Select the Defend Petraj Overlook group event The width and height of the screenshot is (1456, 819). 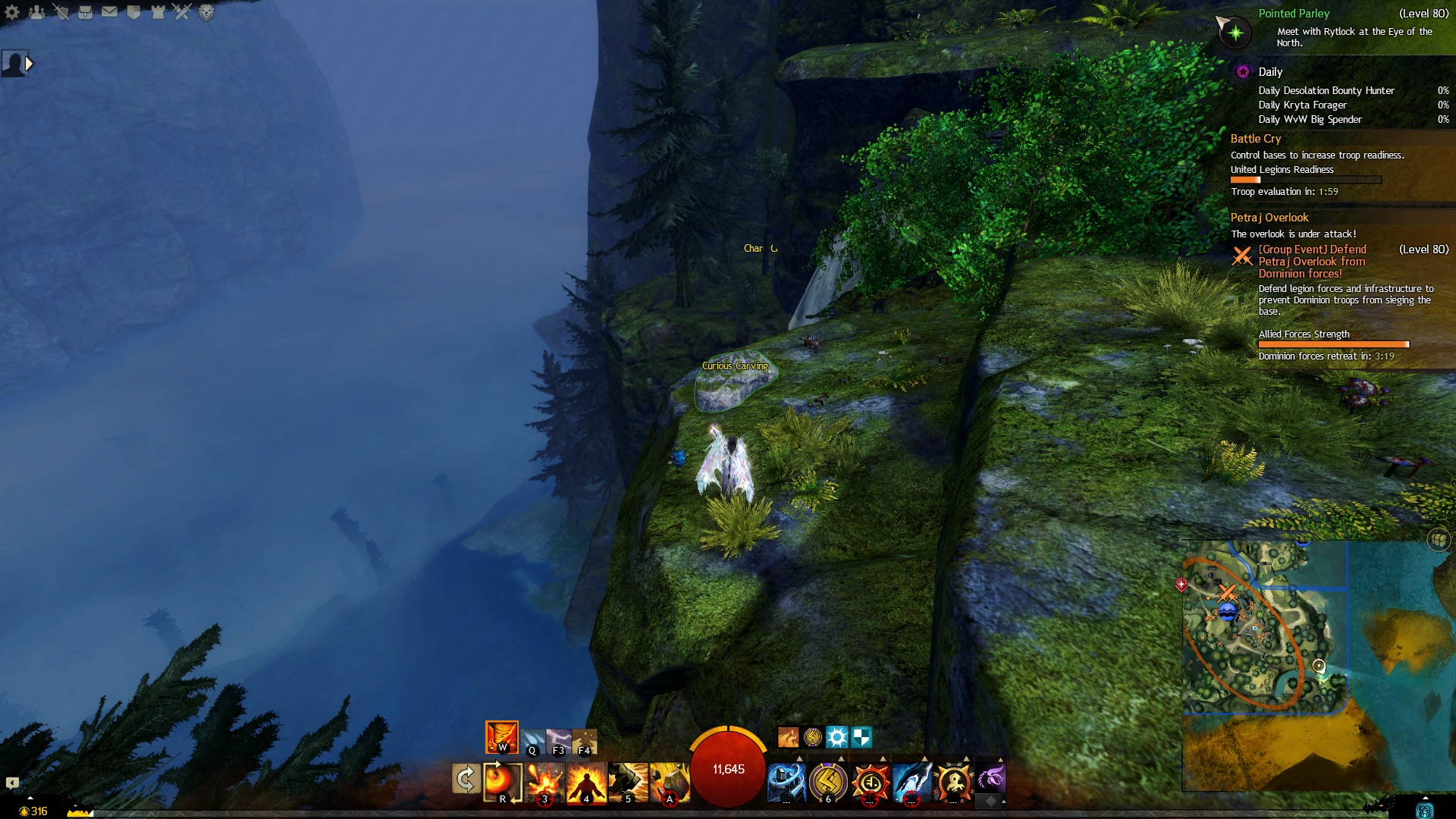(1312, 261)
